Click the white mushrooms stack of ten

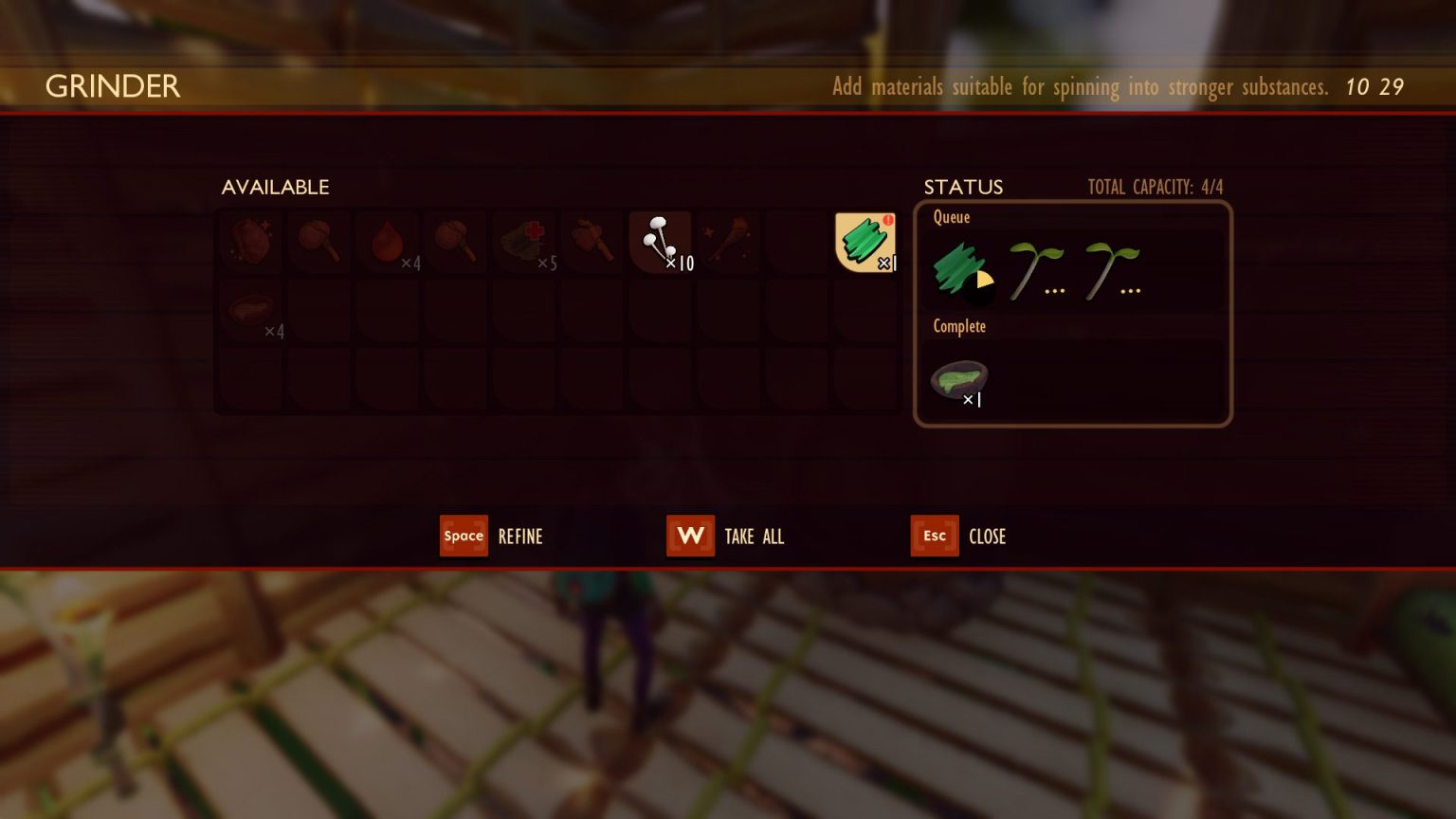click(x=660, y=242)
